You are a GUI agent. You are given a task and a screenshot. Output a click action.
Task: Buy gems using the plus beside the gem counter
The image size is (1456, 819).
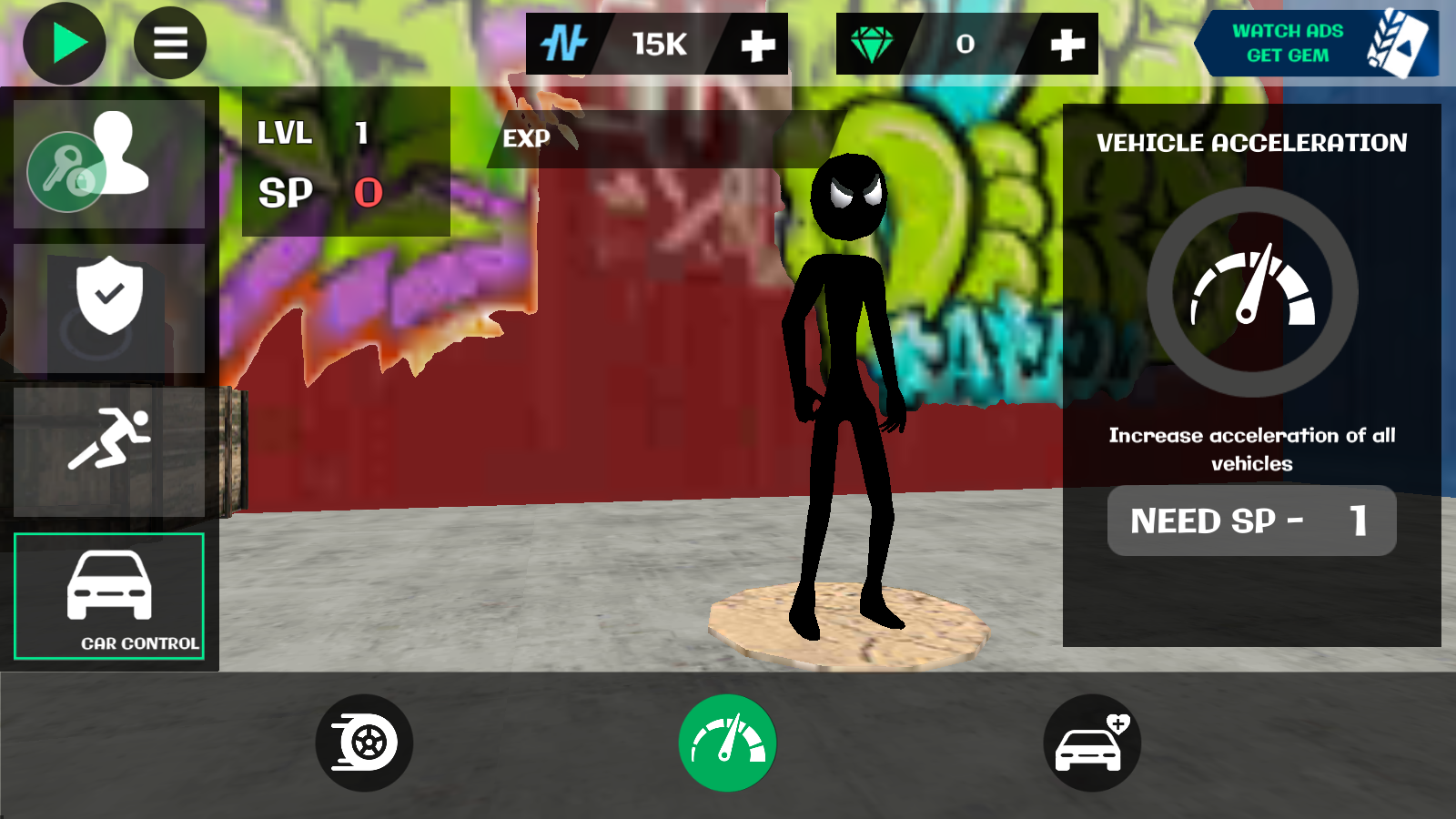point(1067,45)
